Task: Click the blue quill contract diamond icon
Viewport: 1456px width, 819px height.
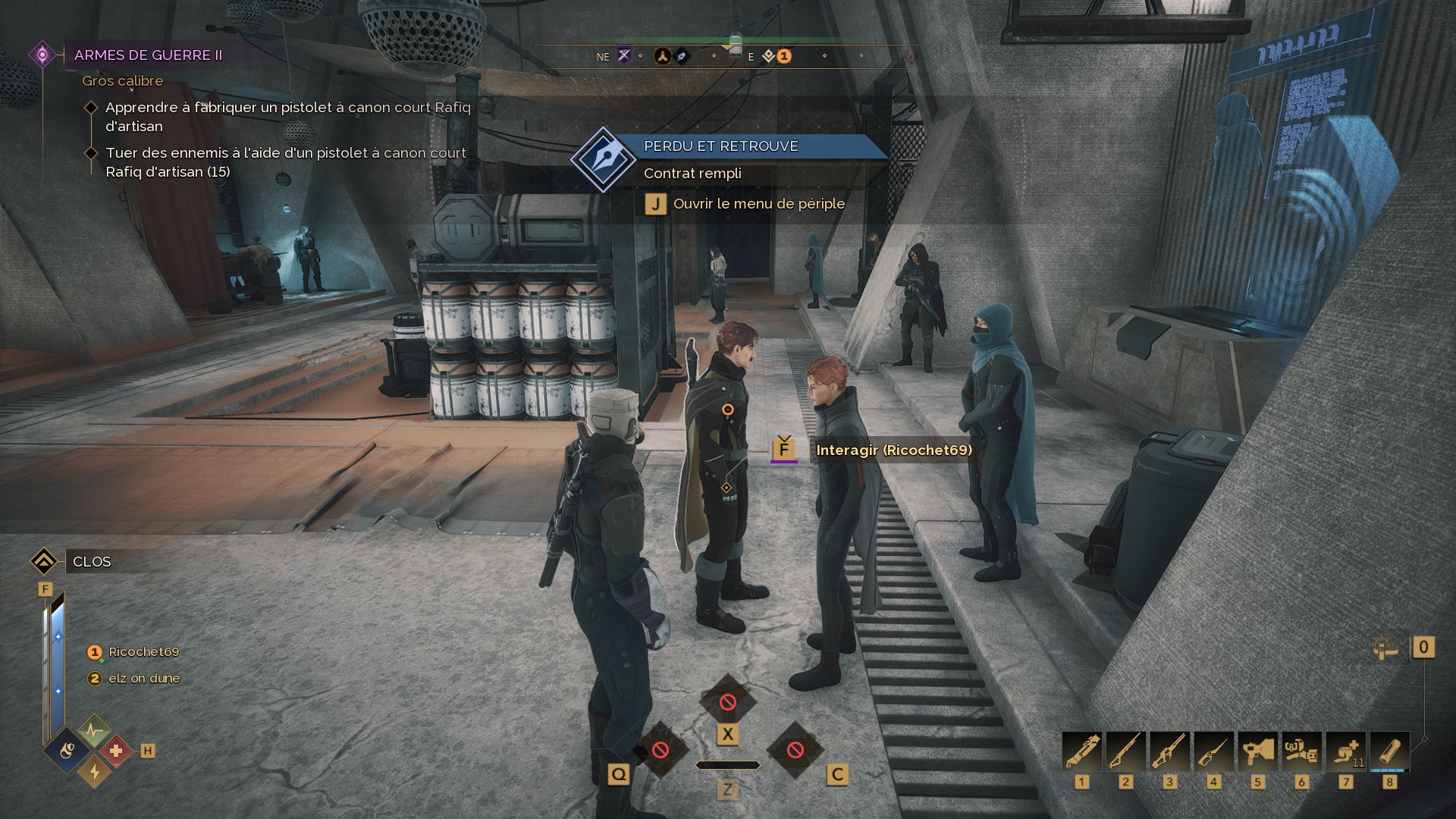Action: tap(603, 159)
